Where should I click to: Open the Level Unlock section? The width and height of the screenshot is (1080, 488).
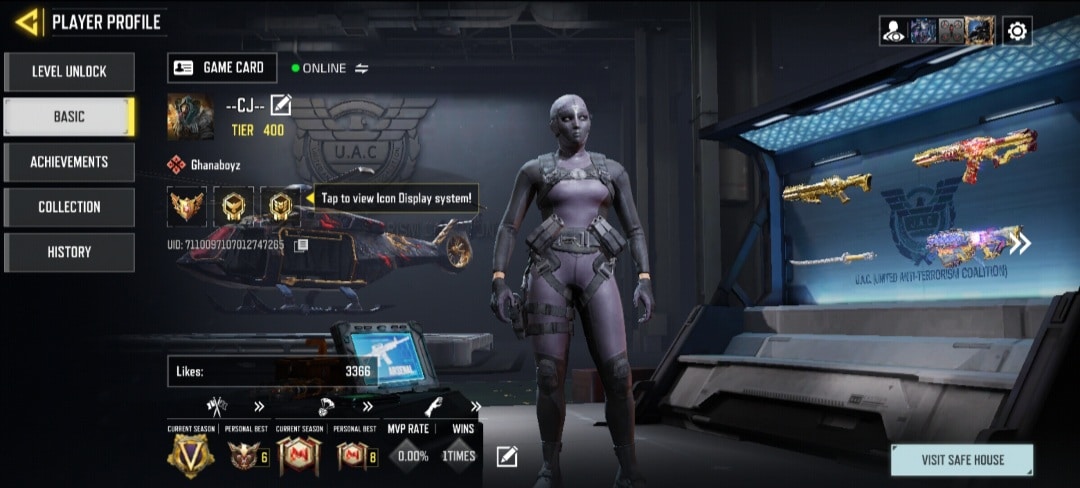tap(69, 72)
